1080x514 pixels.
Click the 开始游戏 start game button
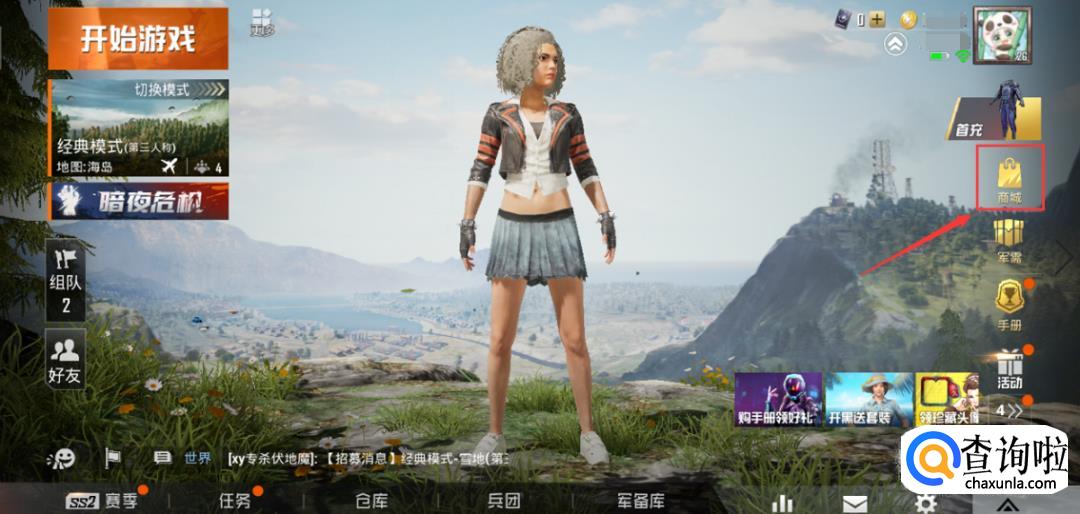[138, 39]
